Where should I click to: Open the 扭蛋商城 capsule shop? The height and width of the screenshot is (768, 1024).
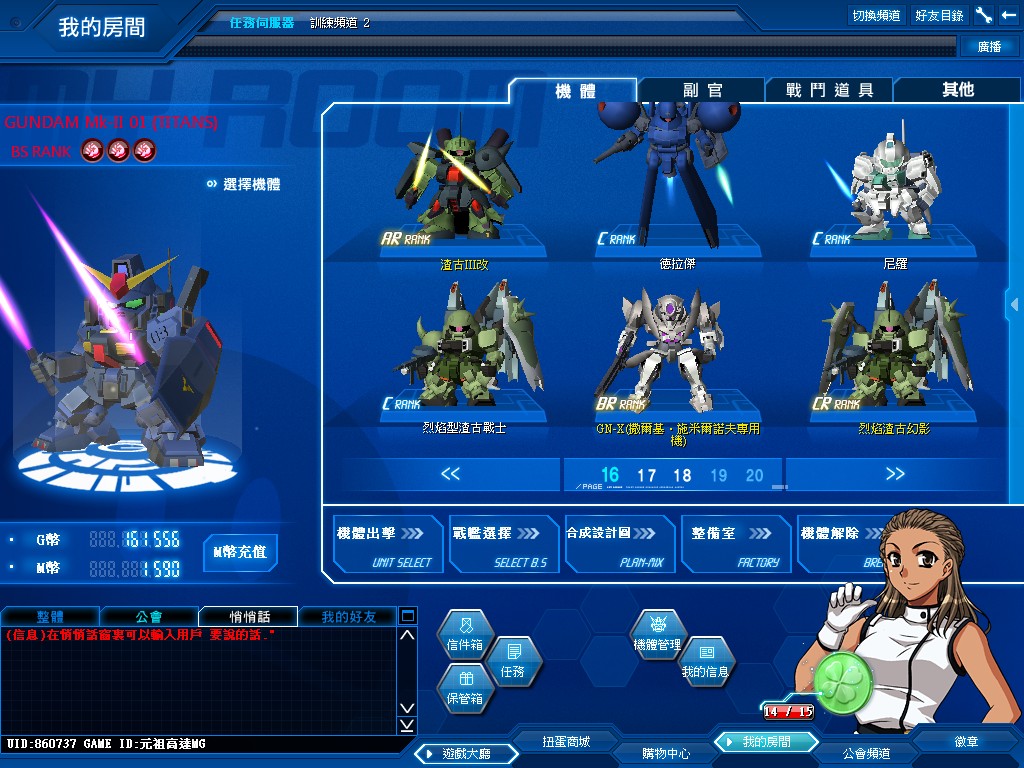point(566,741)
